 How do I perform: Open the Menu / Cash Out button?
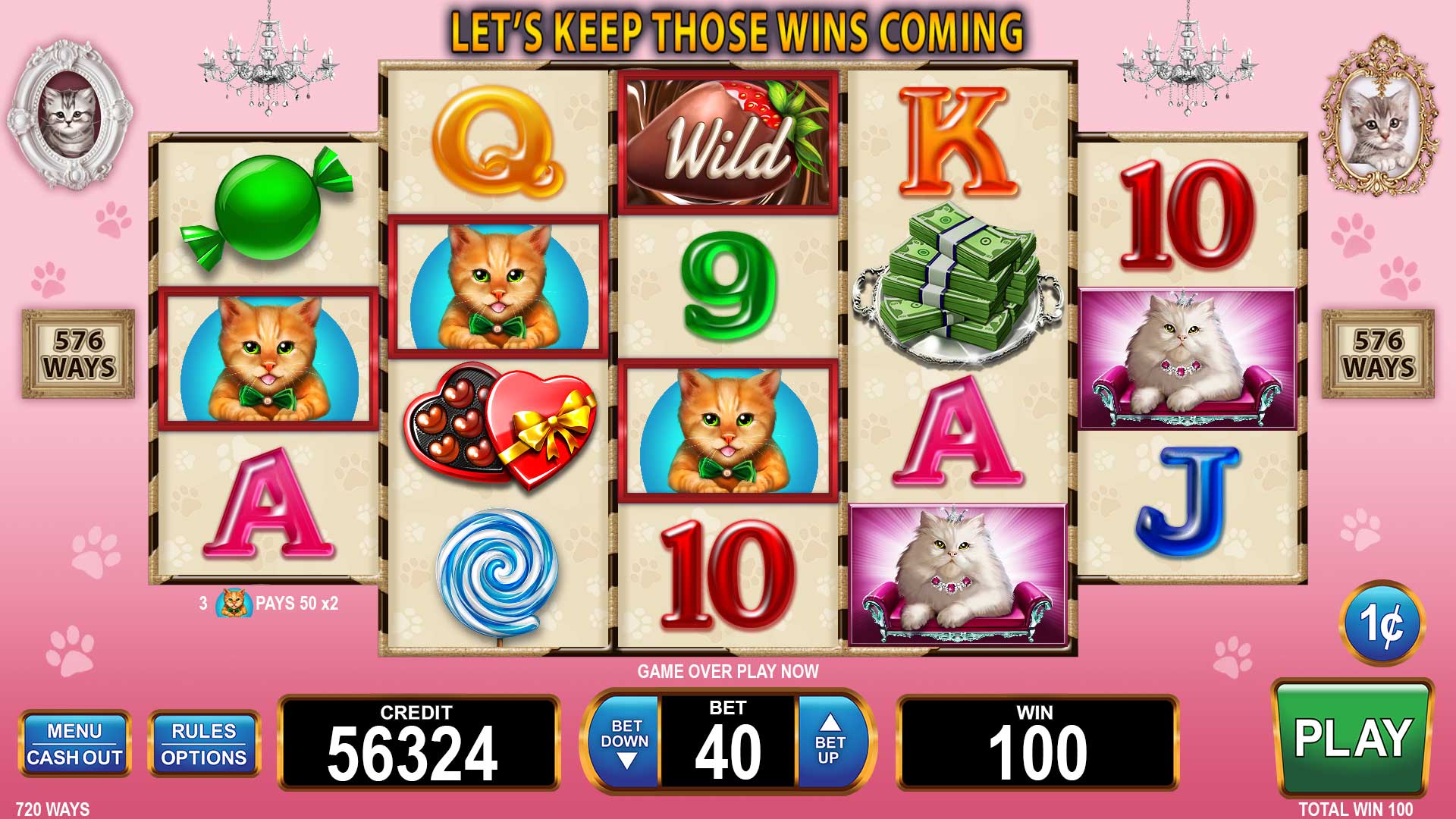click(x=74, y=744)
